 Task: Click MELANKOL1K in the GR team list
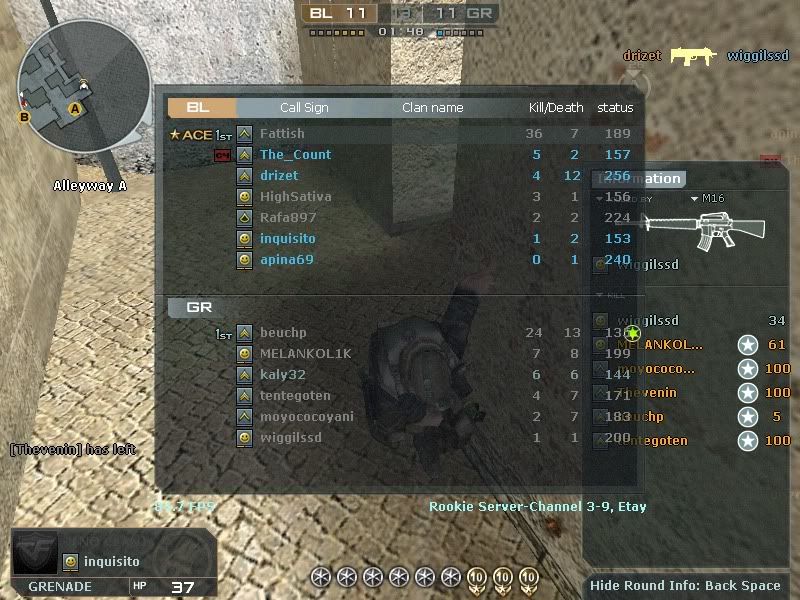(x=305, y=354)
